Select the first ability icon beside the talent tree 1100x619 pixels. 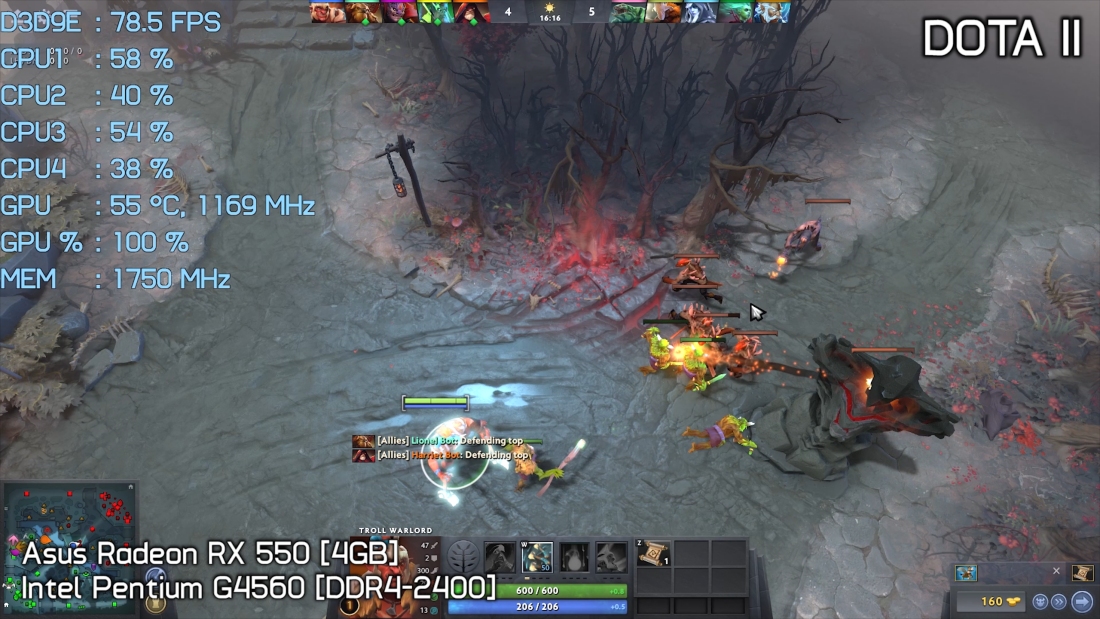pyautogui.click(x=500, y=557)
